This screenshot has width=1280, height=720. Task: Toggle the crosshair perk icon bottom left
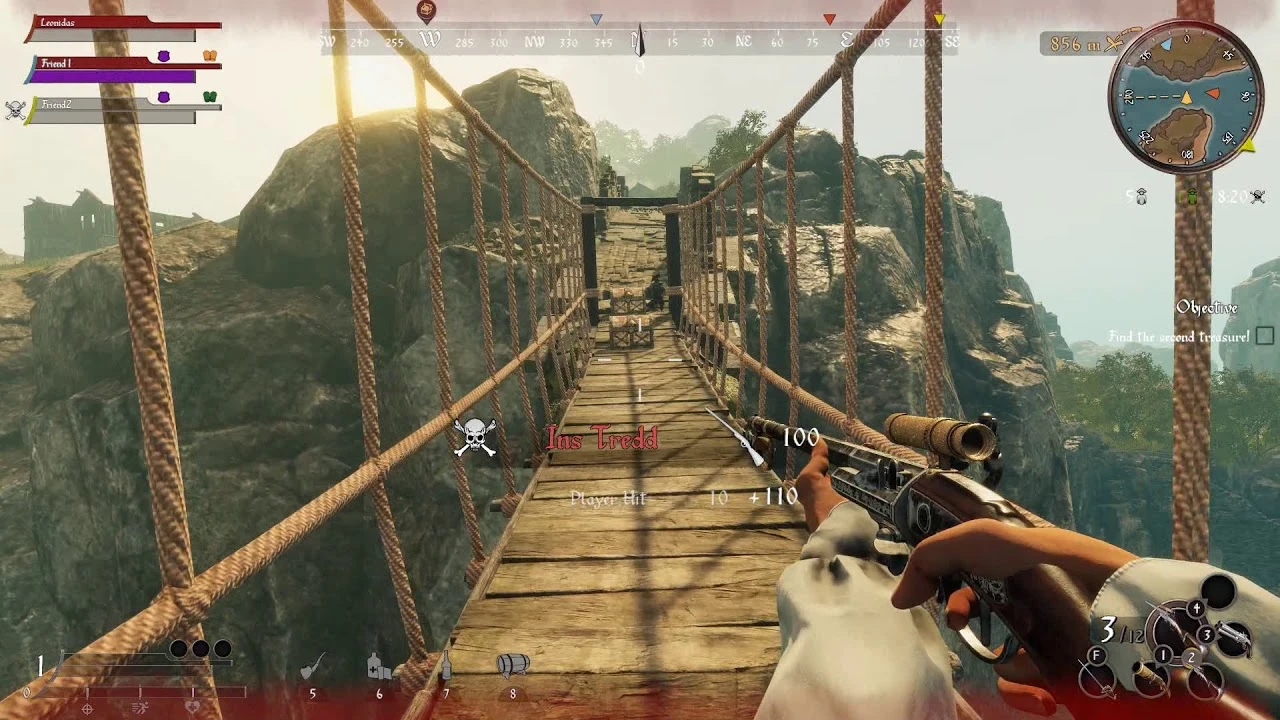point(87,708)
